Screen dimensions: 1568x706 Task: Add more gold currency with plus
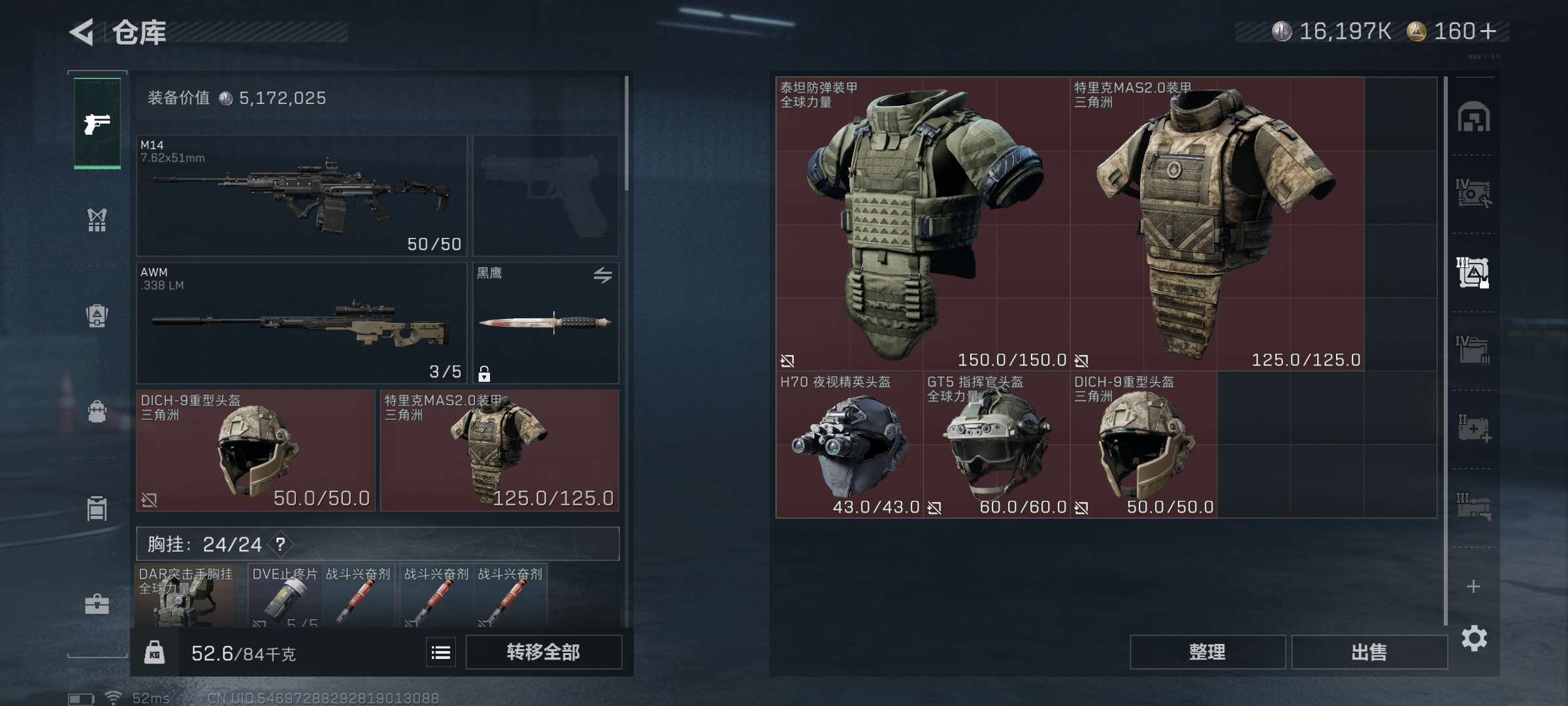click(x=1488, y=31)
